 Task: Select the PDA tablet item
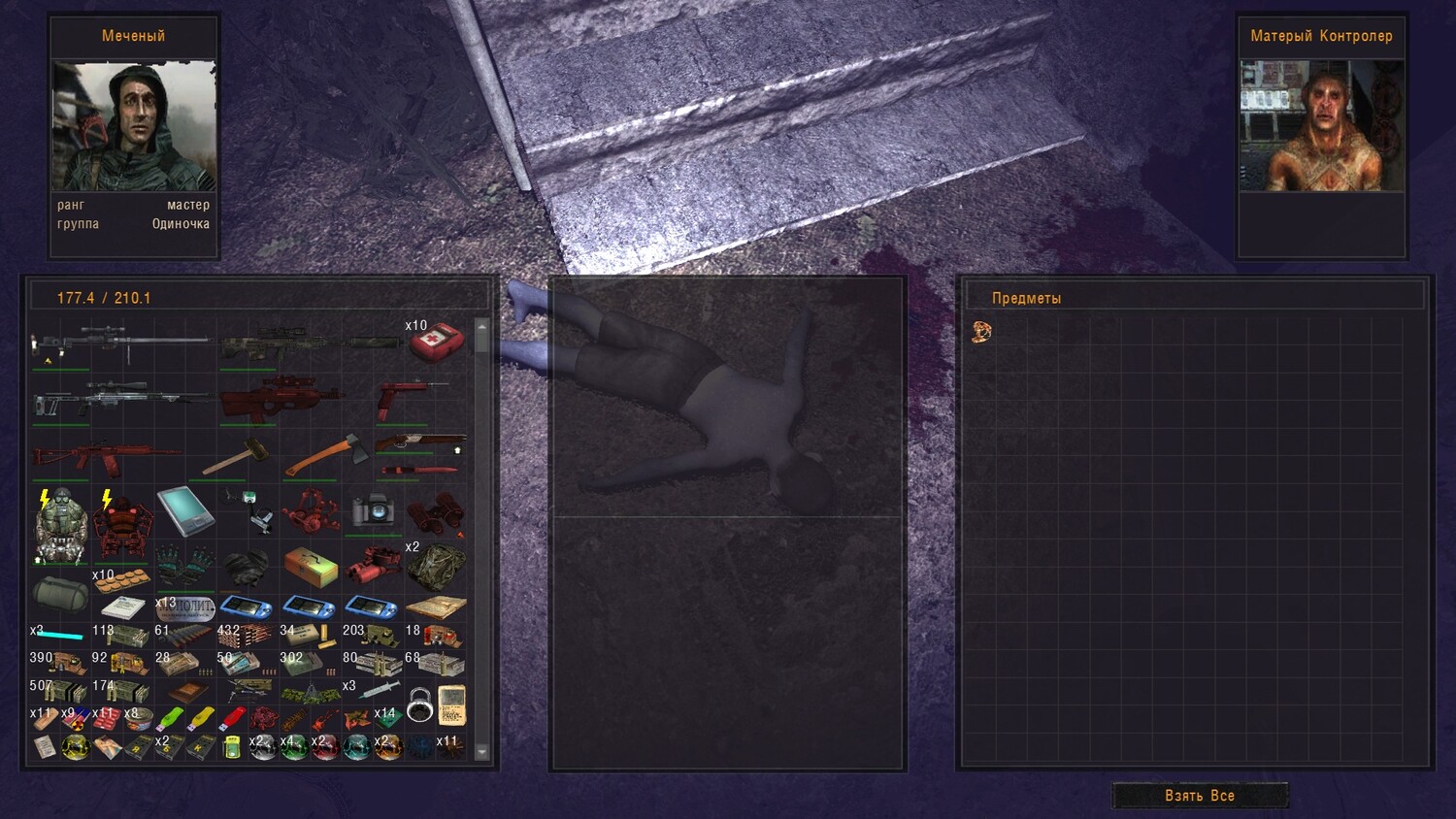[x=184, y=510]
